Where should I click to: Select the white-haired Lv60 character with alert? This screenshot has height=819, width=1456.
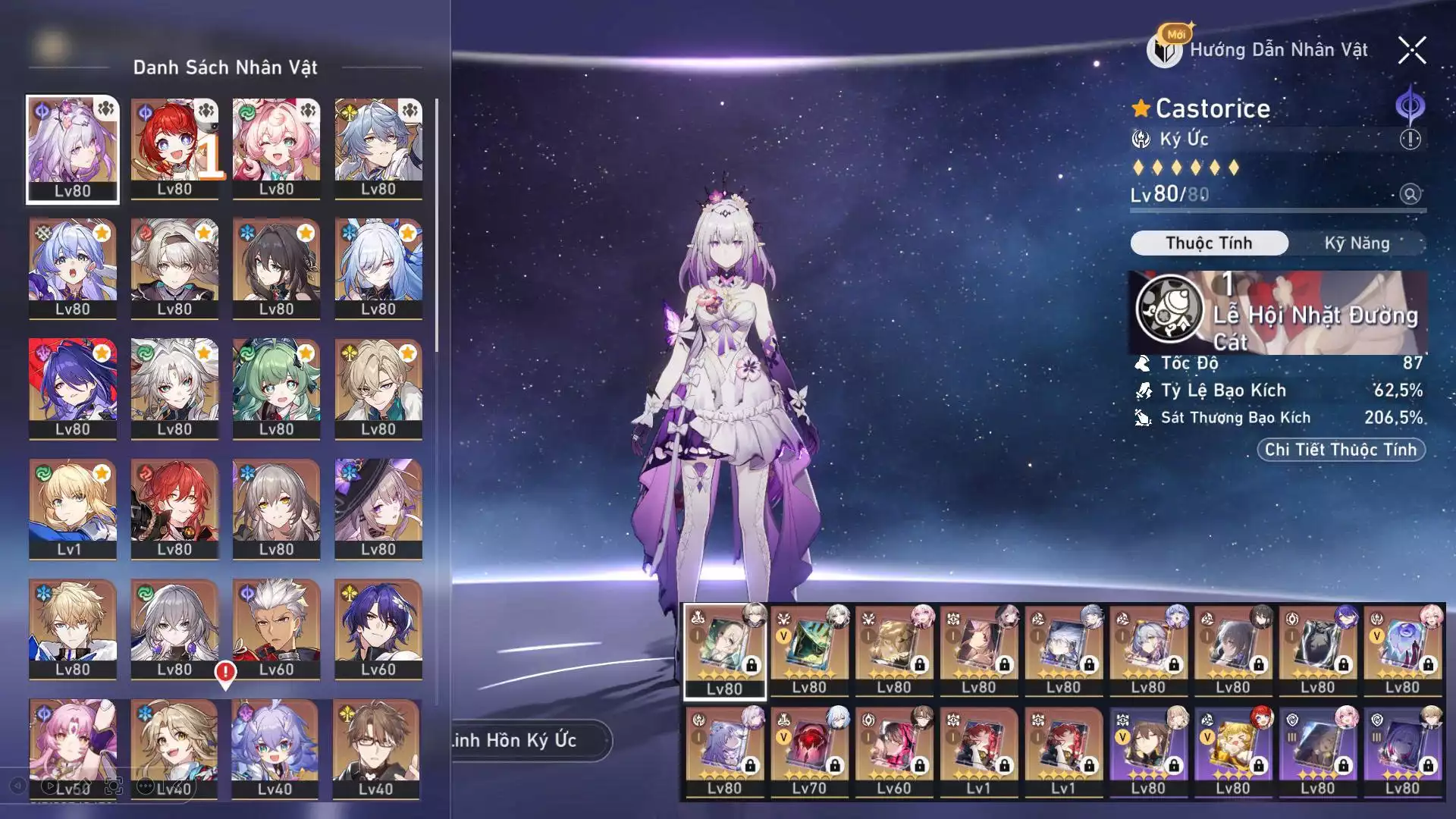tap(276, 629)
